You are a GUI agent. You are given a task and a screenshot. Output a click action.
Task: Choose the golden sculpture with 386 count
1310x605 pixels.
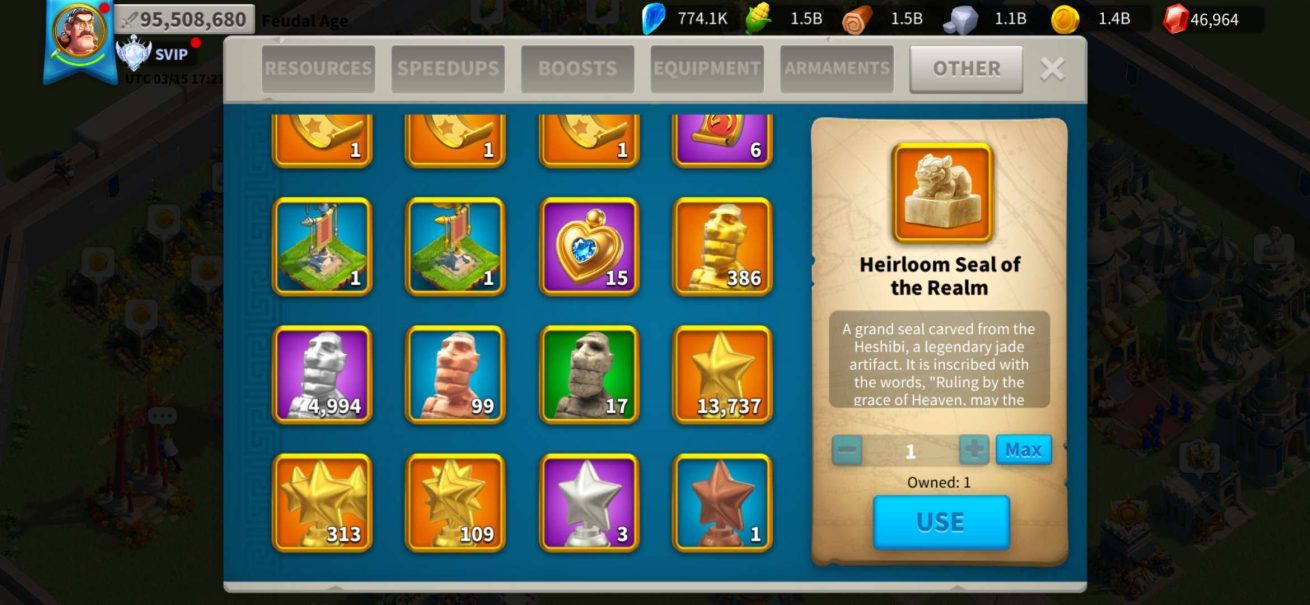(722, 246)
